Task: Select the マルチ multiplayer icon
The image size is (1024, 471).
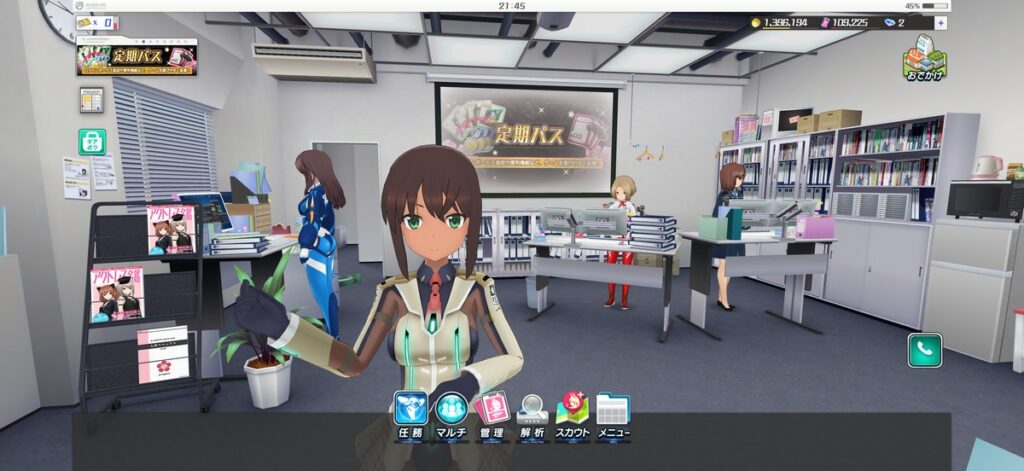Action: [x=451, y=414]
